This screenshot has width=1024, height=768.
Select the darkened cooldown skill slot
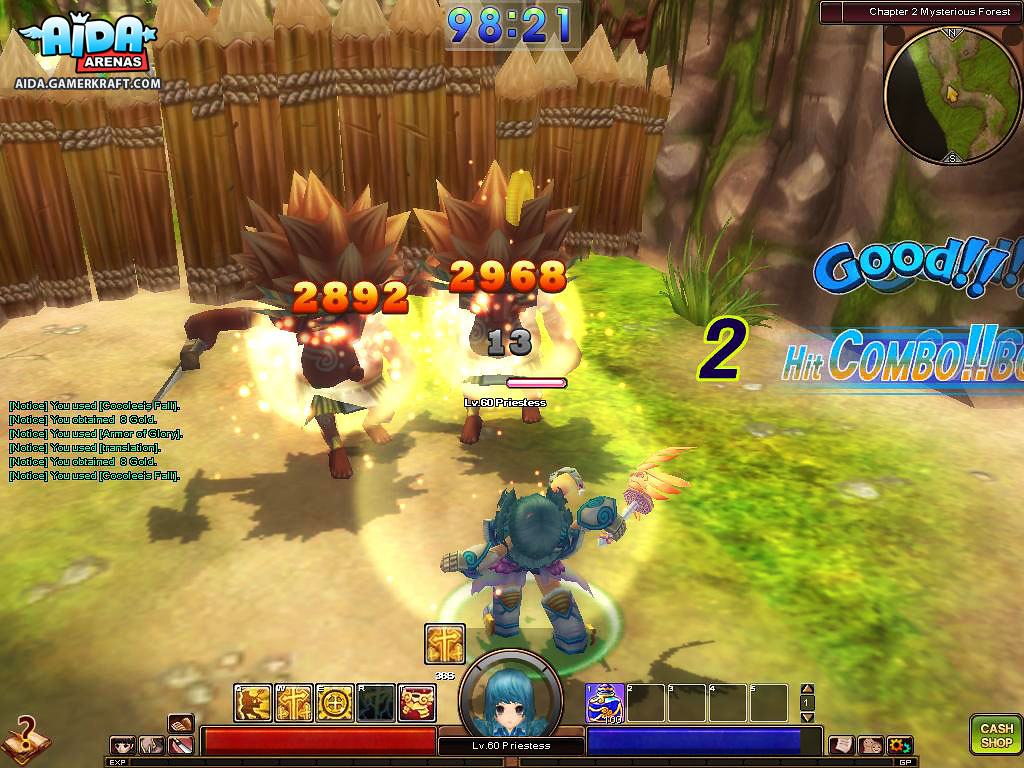376,703
